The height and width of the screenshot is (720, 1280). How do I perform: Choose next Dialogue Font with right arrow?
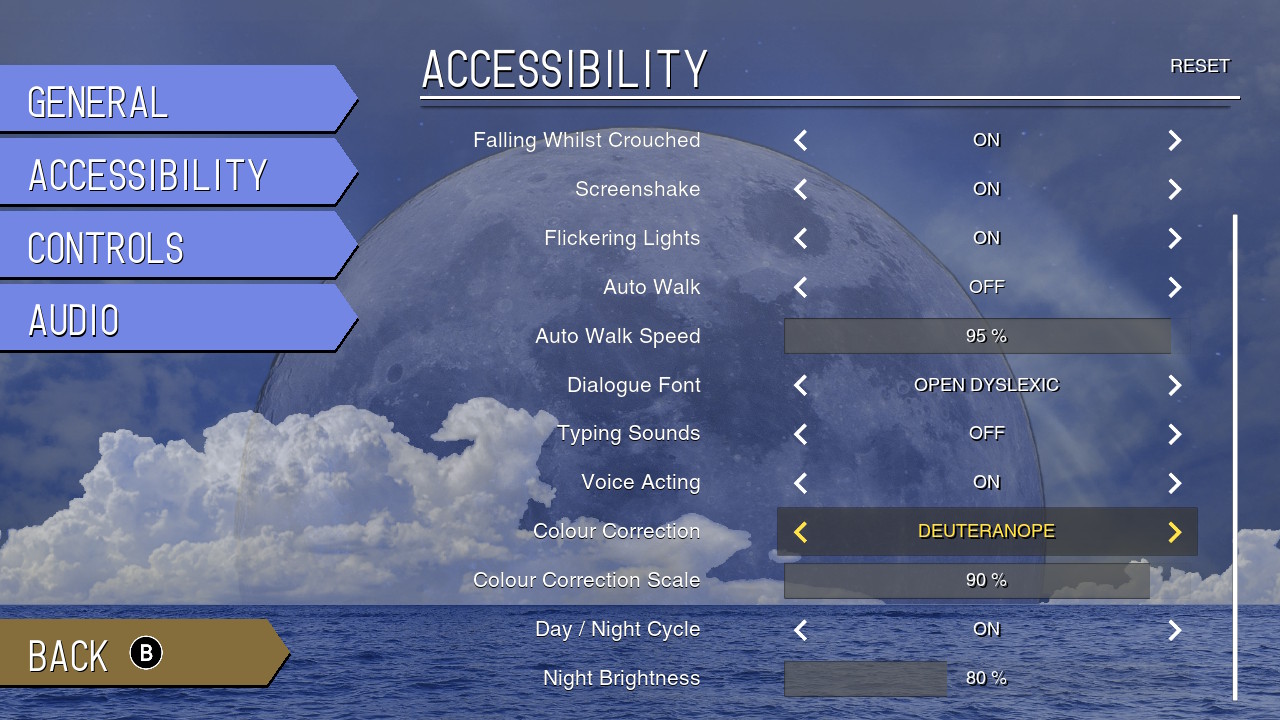(x=1175, y=386)
